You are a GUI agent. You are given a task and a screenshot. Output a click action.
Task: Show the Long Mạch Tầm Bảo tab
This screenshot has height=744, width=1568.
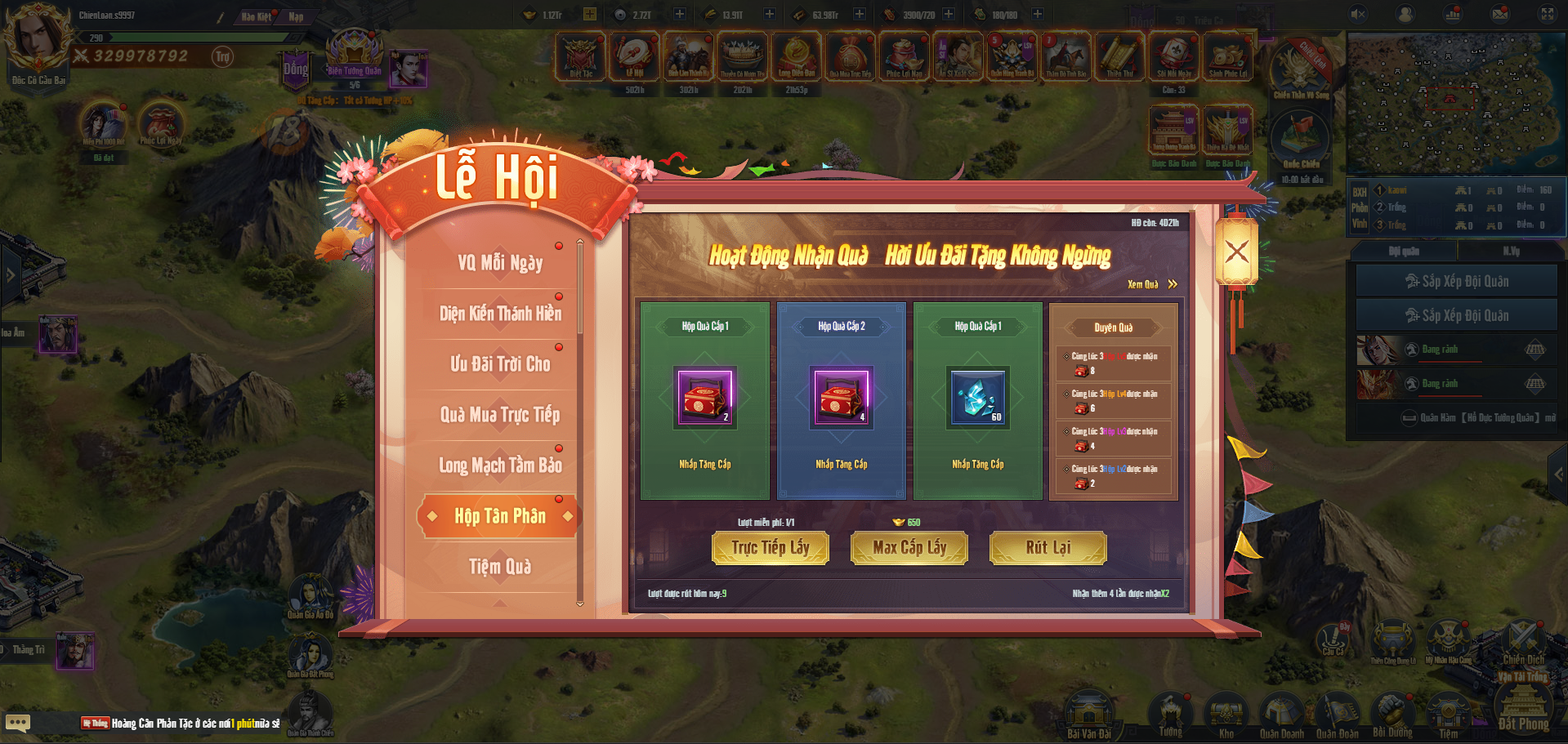click(x=499, y=466)
